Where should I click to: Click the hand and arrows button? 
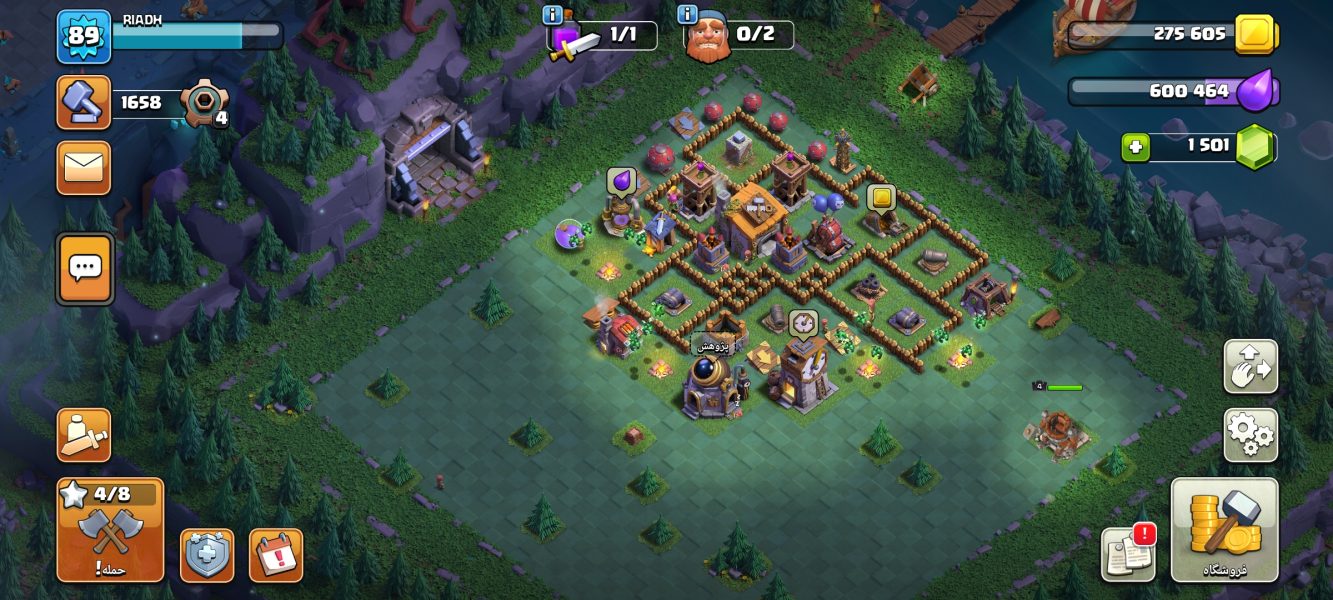point(1250,367)
